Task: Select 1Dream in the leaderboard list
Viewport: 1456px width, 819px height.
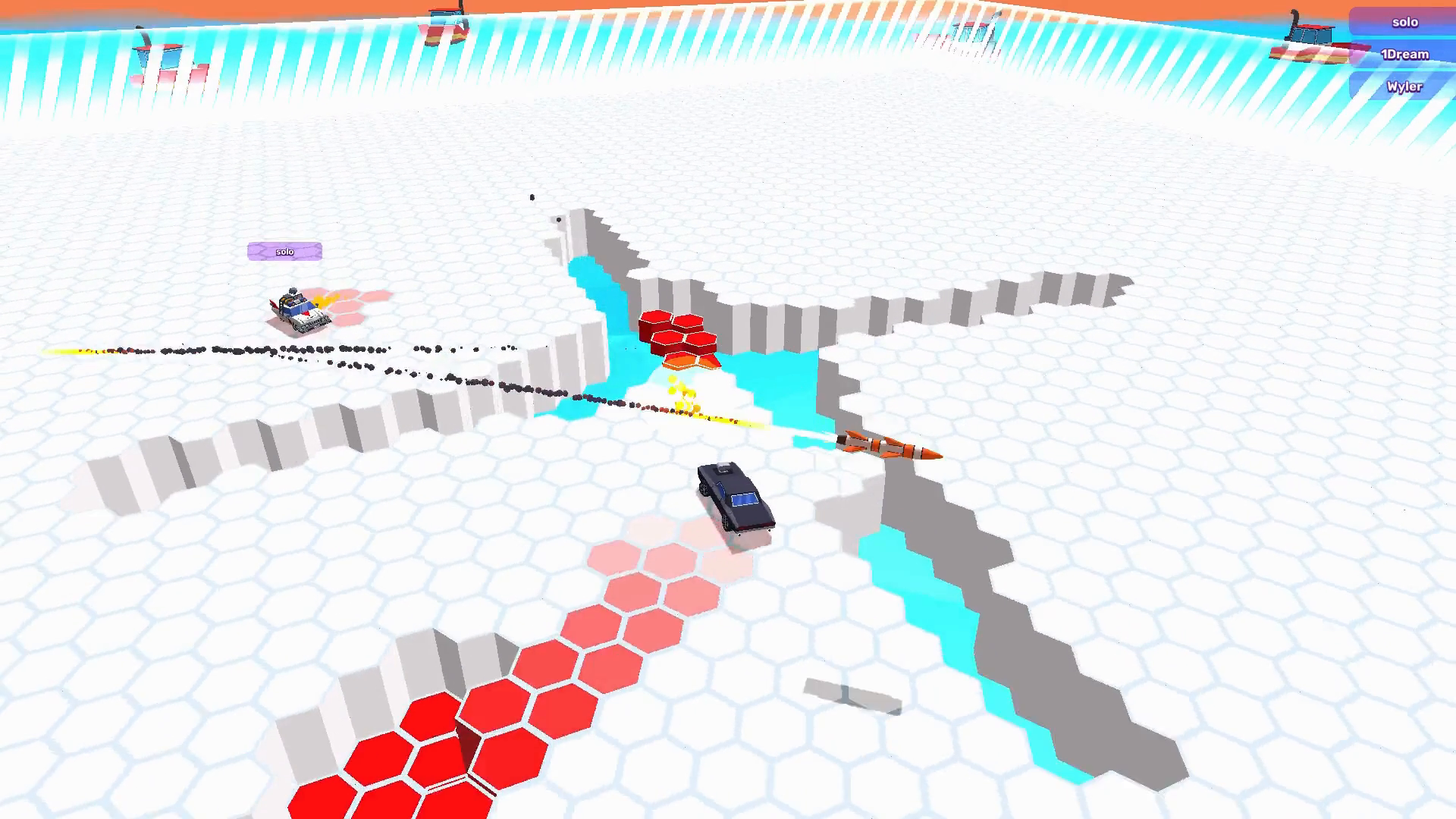Action: pyautogui.click(x=1404, y=54)
